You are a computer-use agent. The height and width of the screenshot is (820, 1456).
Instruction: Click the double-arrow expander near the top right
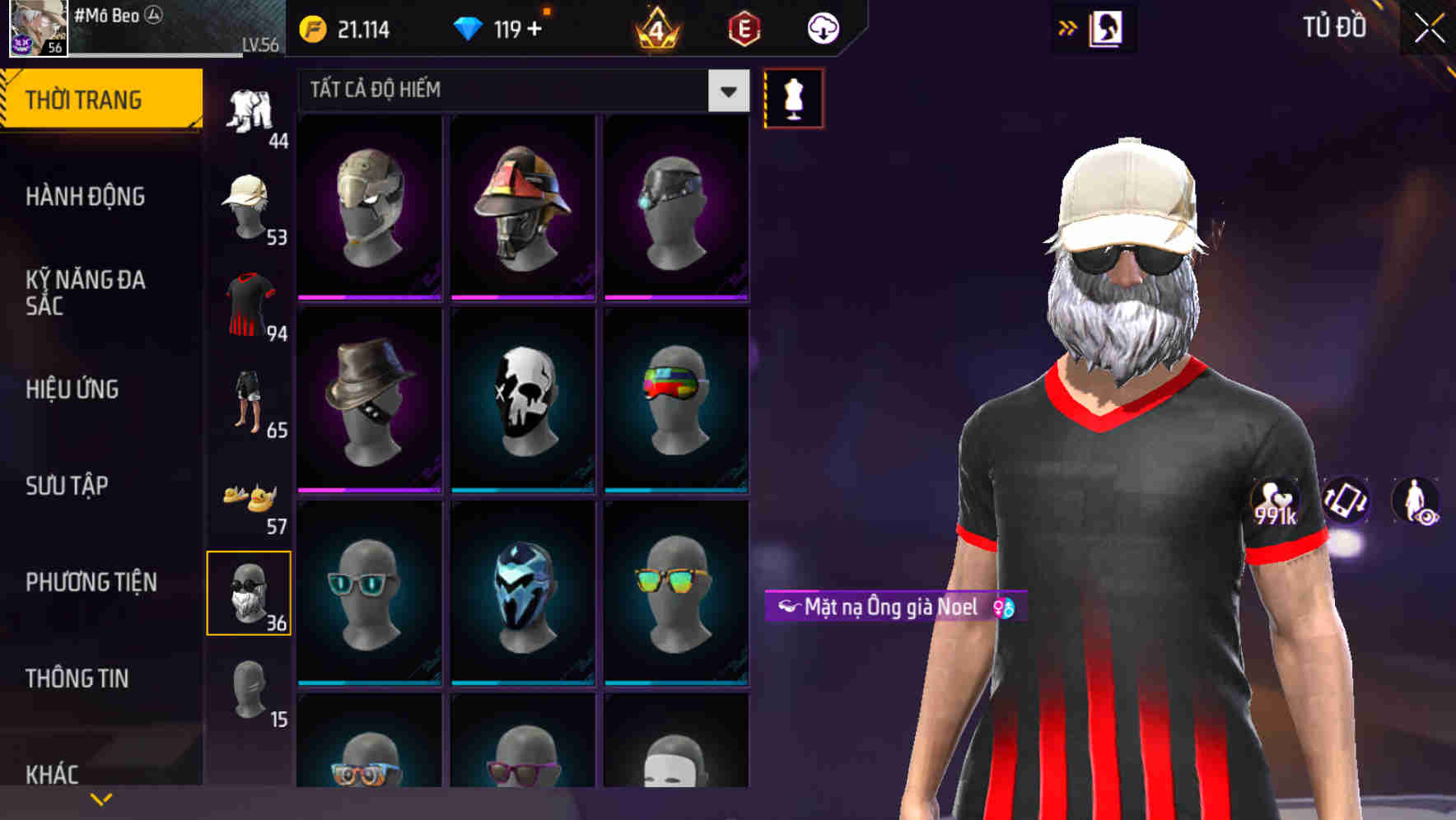(x=1068, y=26)
